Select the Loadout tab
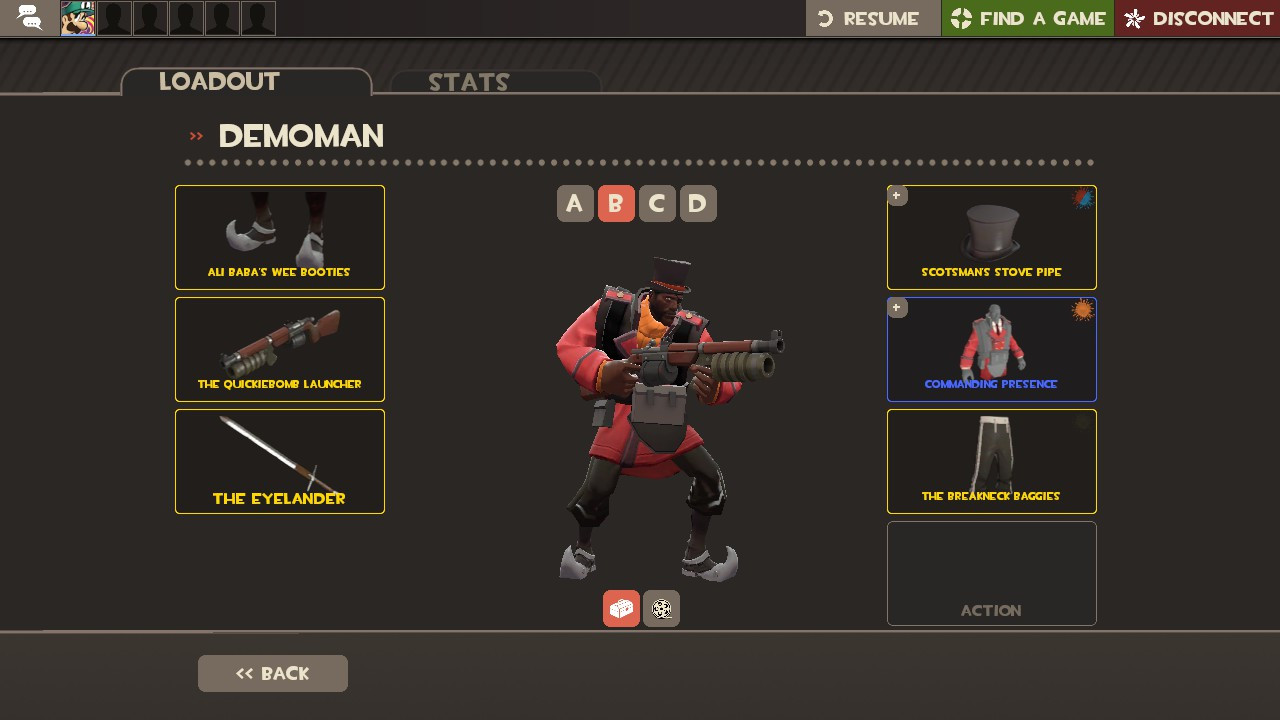This screenshot has height=720, width=1280. [x=219, y=81]
